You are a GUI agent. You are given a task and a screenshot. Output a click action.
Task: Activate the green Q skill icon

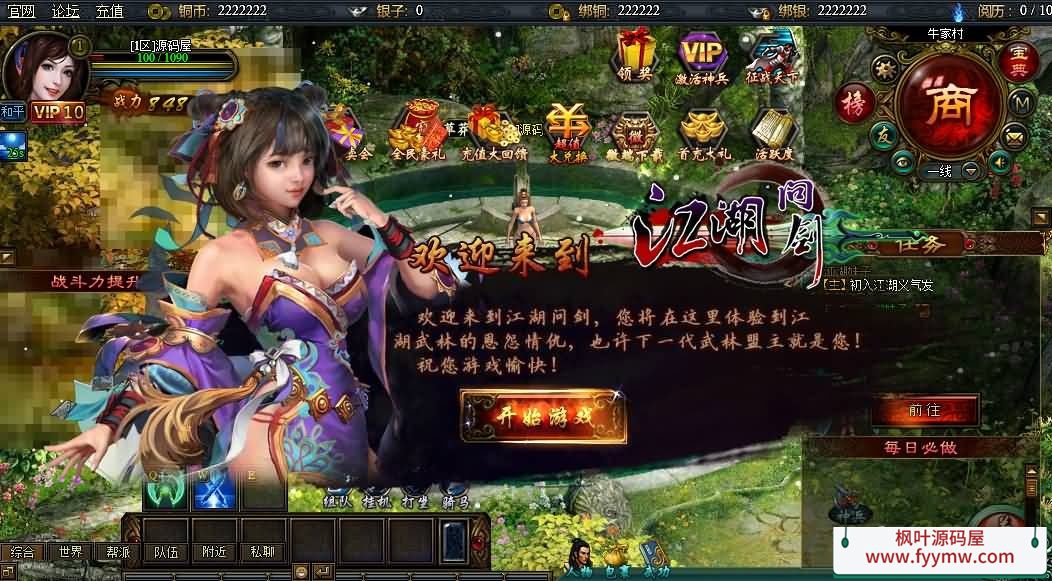pos(166,490)
